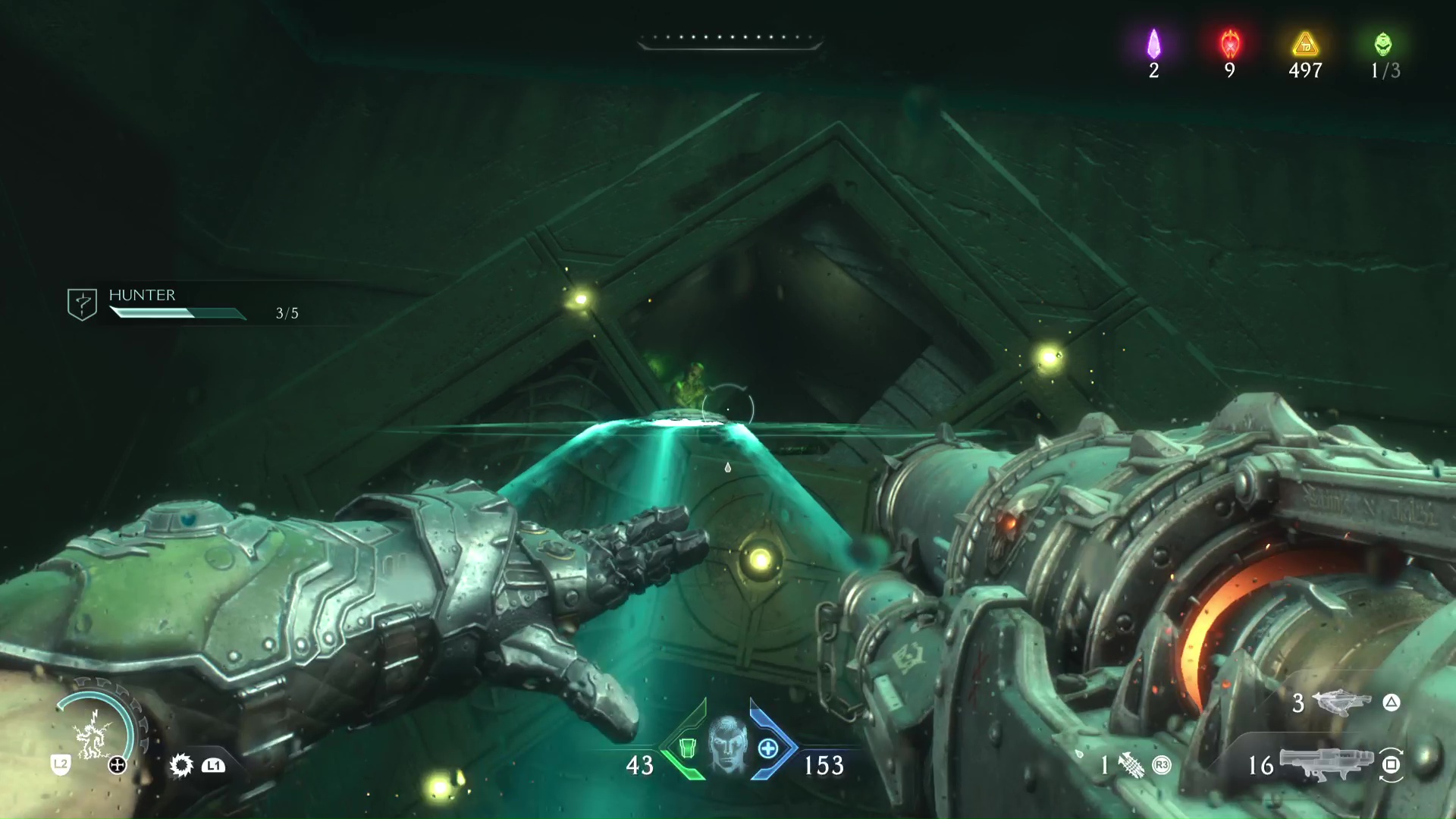Select the spiked melee weapon icon
Screen dimensions: 1456x819
tap(181, 765)
